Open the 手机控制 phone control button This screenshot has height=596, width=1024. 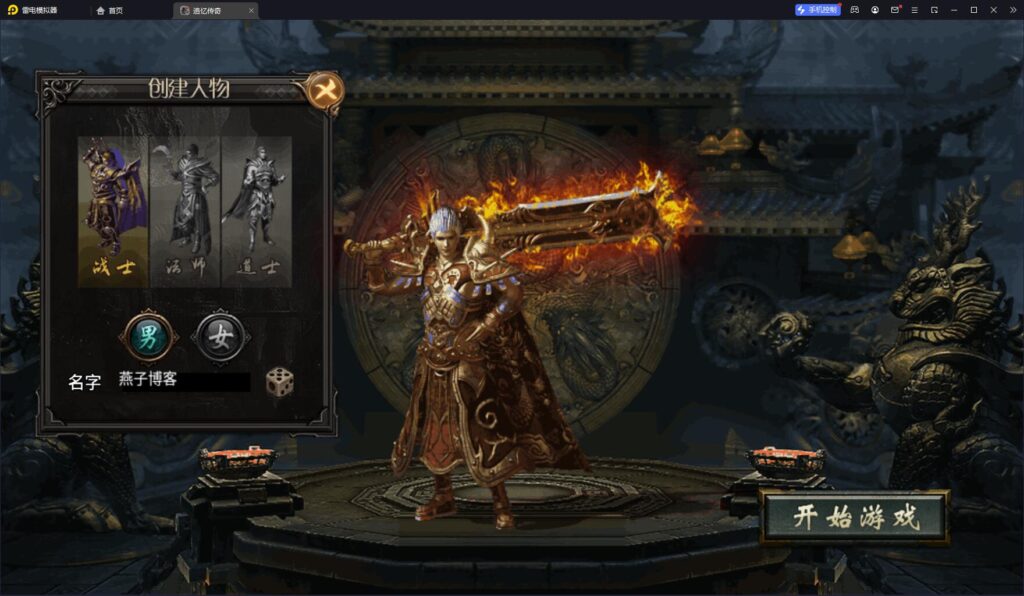[818, 10]
